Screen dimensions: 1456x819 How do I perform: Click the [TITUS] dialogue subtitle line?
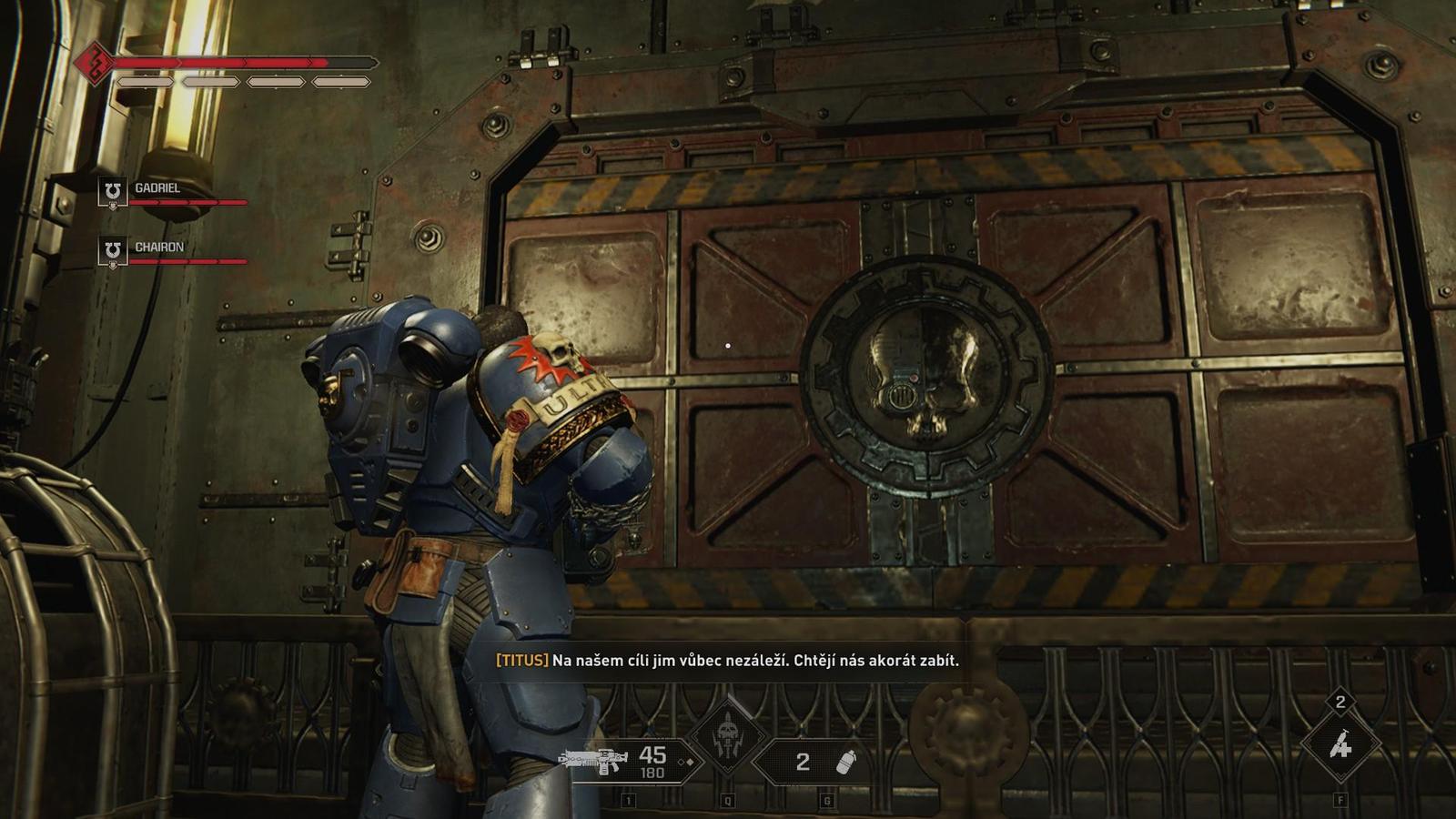(728, 662)
